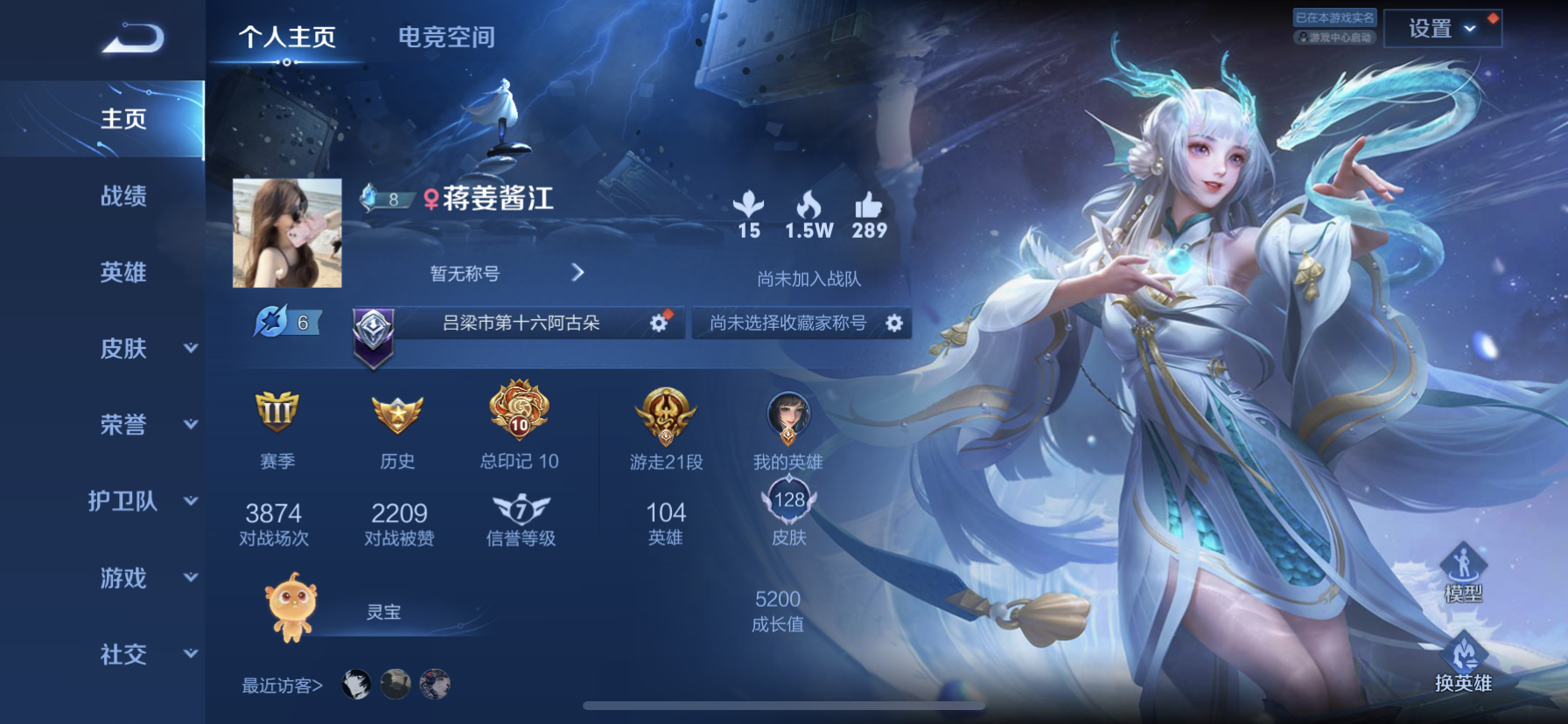Click the player profile avatar photo
This screenshot has width=1568, height=724.
286,233
